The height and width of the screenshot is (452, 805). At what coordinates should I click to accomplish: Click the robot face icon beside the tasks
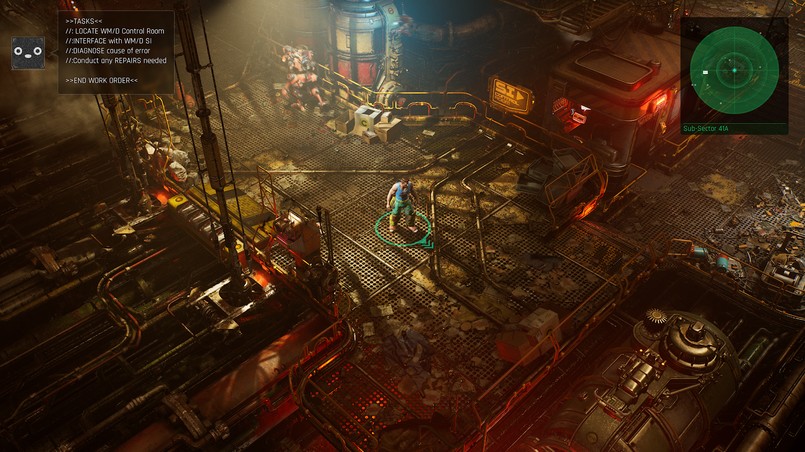tap(28, 53)
